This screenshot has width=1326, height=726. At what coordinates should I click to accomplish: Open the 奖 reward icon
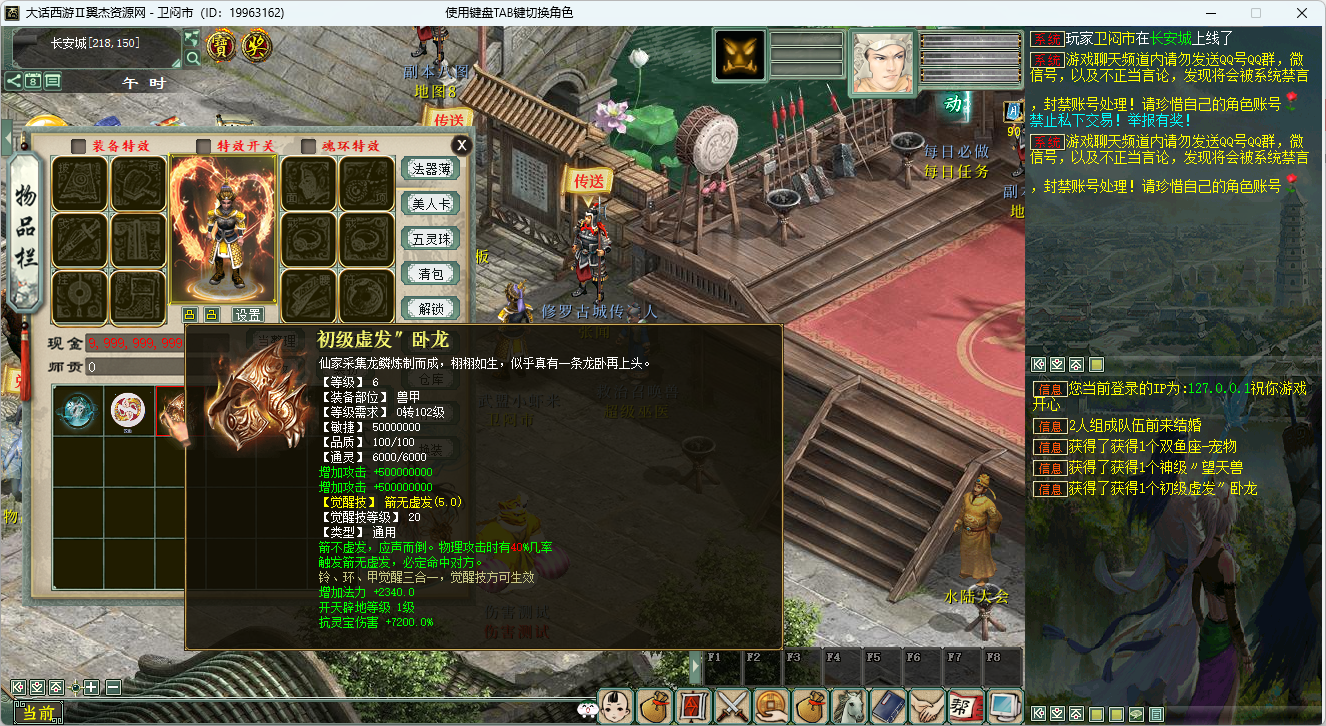pos(257,45)
